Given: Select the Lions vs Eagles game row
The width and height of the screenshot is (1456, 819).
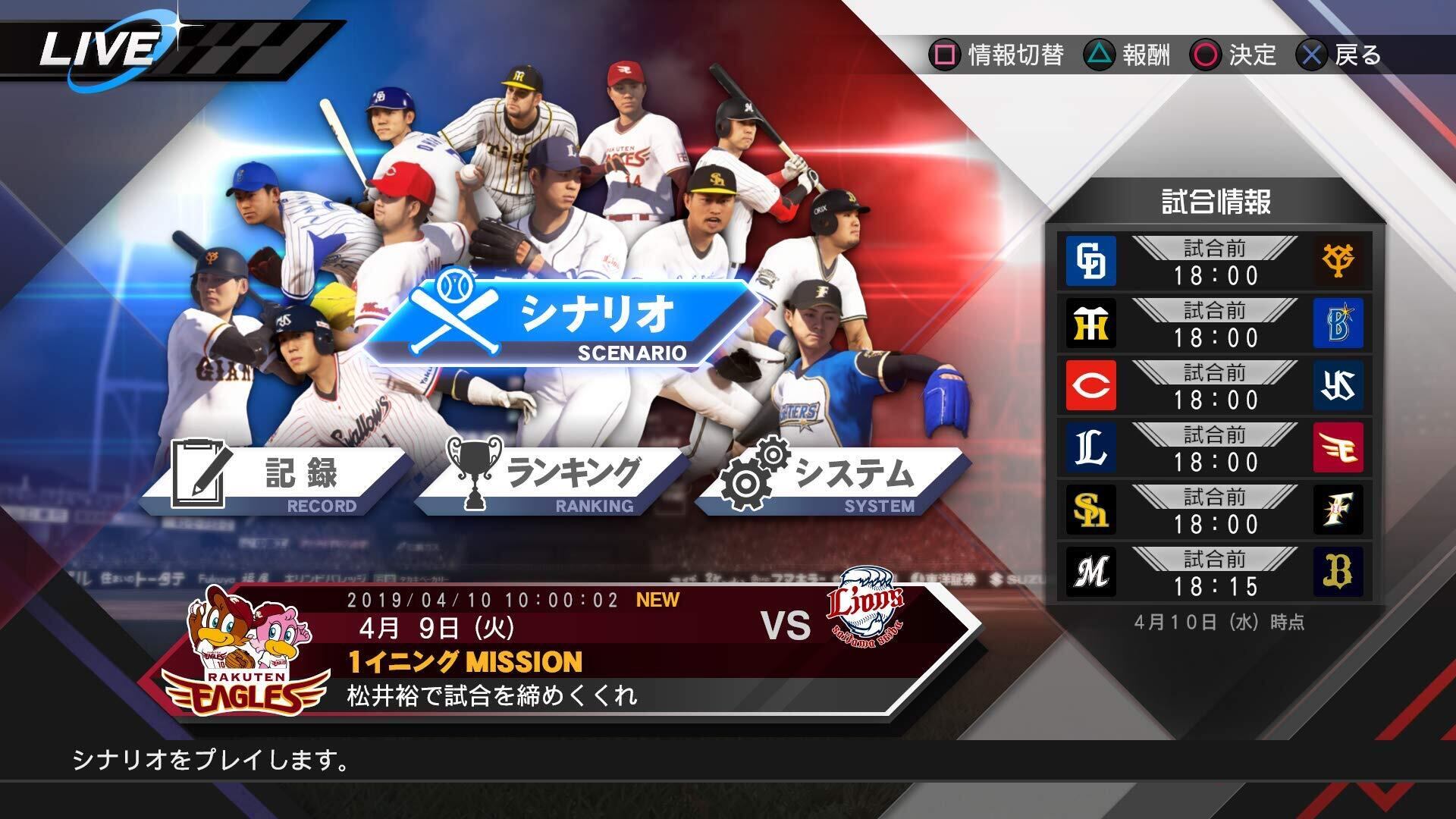Looking at the screenshot, I should [1215, 448].
